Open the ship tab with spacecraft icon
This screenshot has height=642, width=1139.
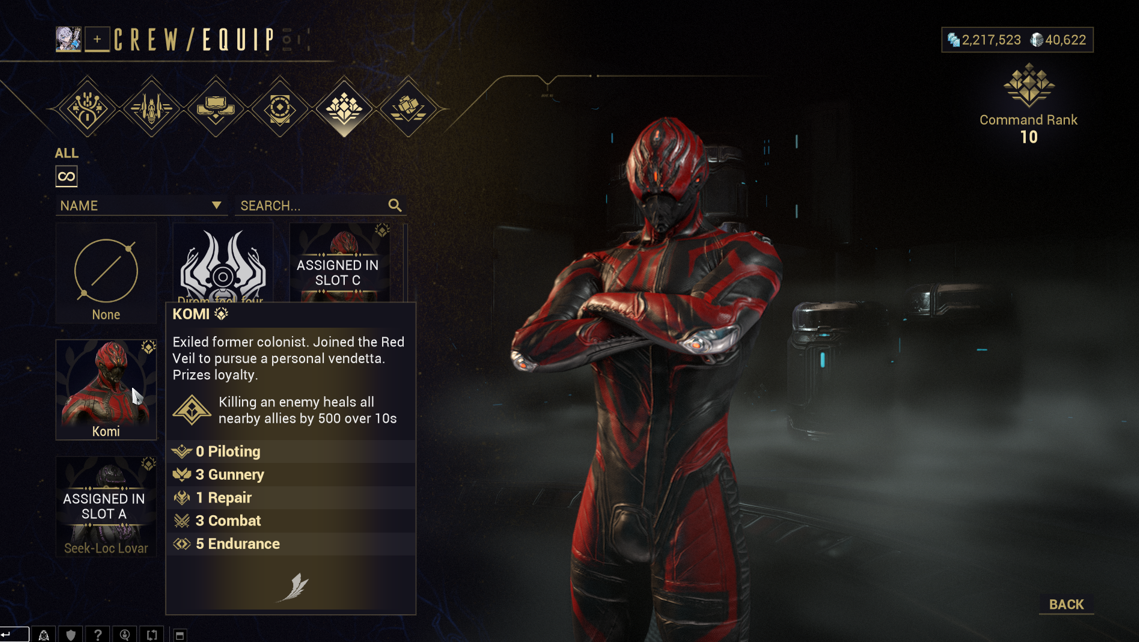[x=152, y=108]
